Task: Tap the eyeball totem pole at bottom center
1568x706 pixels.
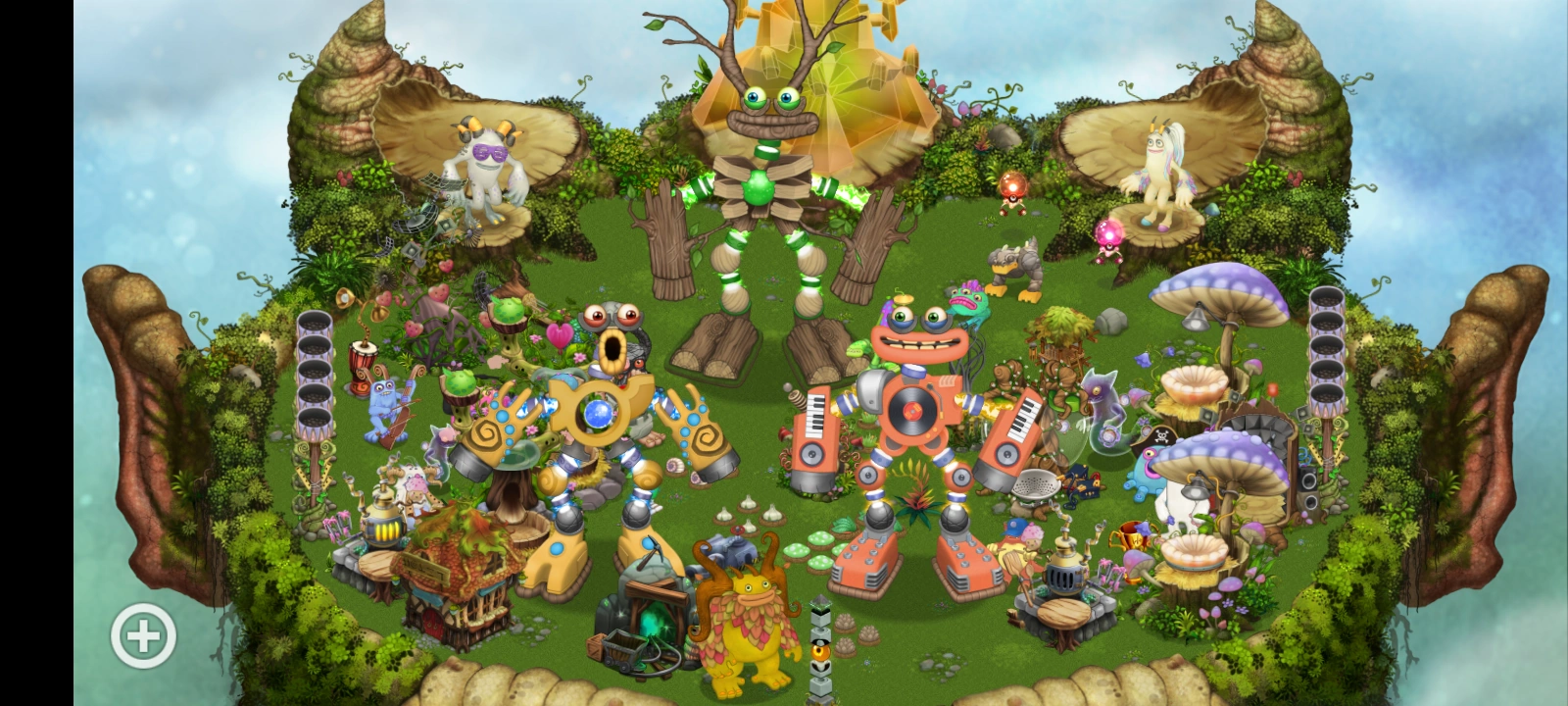Action: coord(820,652)
